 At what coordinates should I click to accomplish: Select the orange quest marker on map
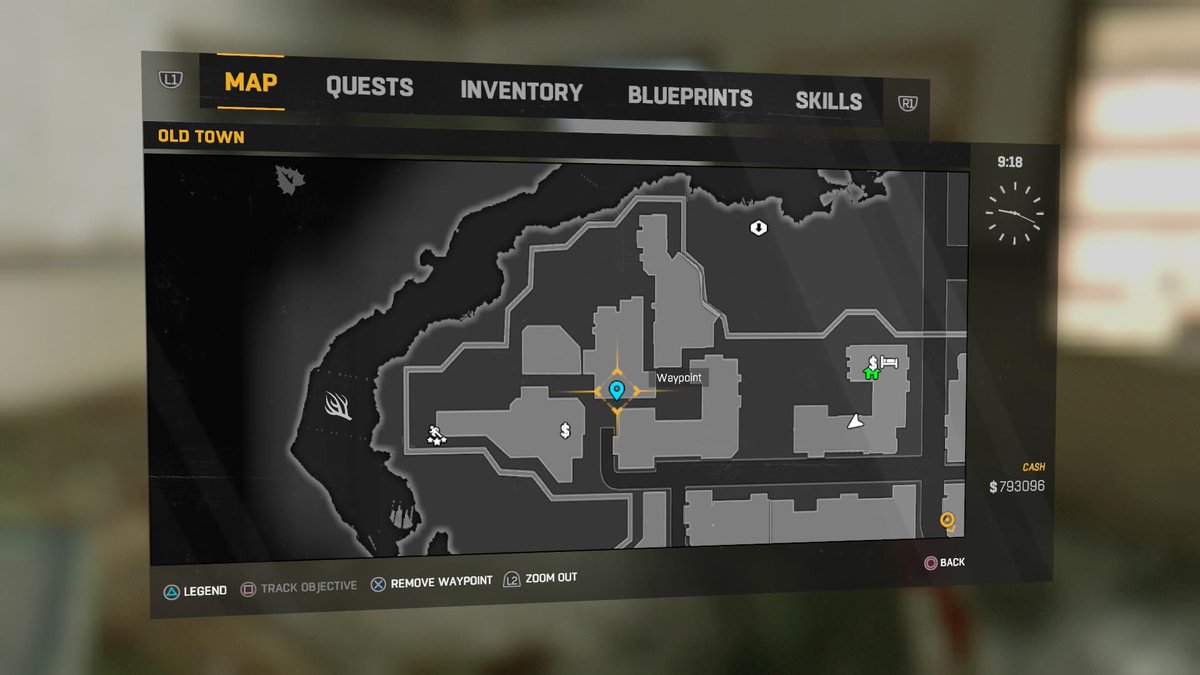click(947, 520)
